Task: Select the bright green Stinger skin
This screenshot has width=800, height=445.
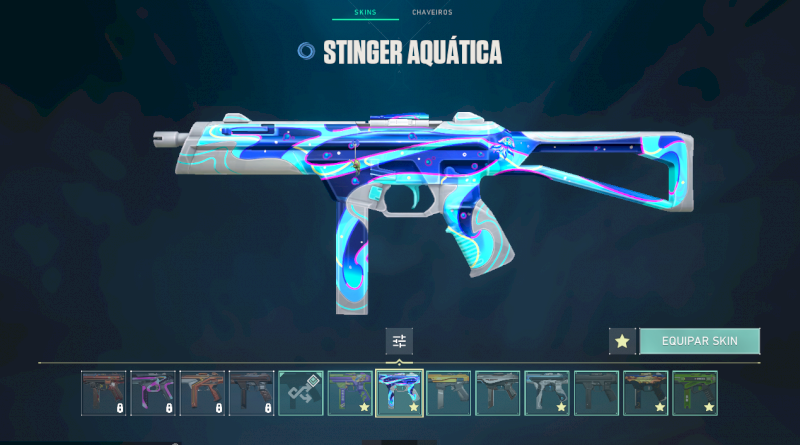Action: pos(695,393)
